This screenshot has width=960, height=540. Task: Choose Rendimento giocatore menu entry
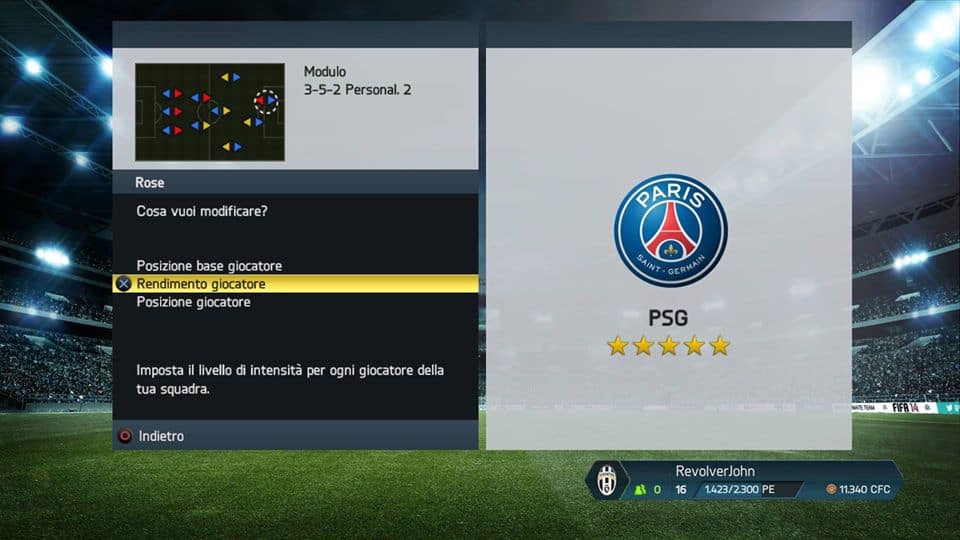(x=201, y=284)
